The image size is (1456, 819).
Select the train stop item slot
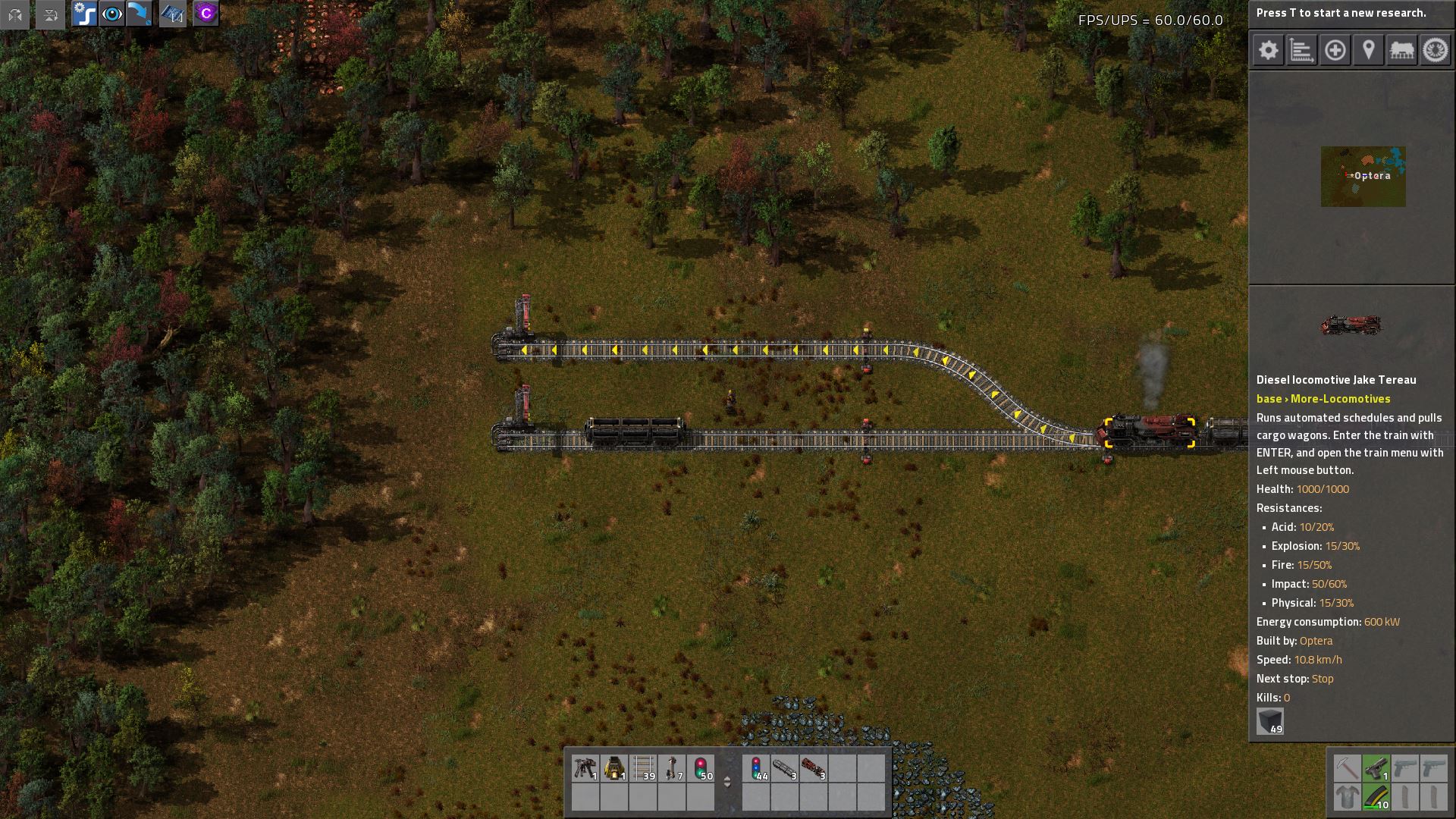[x=672, y=769]
